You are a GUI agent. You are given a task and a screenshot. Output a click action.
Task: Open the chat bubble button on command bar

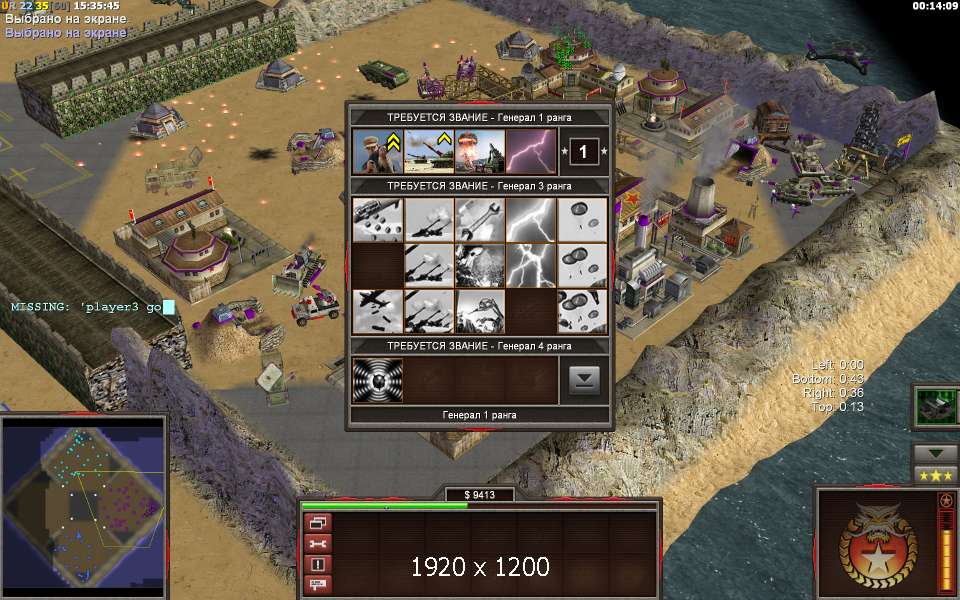pos(318,584)
